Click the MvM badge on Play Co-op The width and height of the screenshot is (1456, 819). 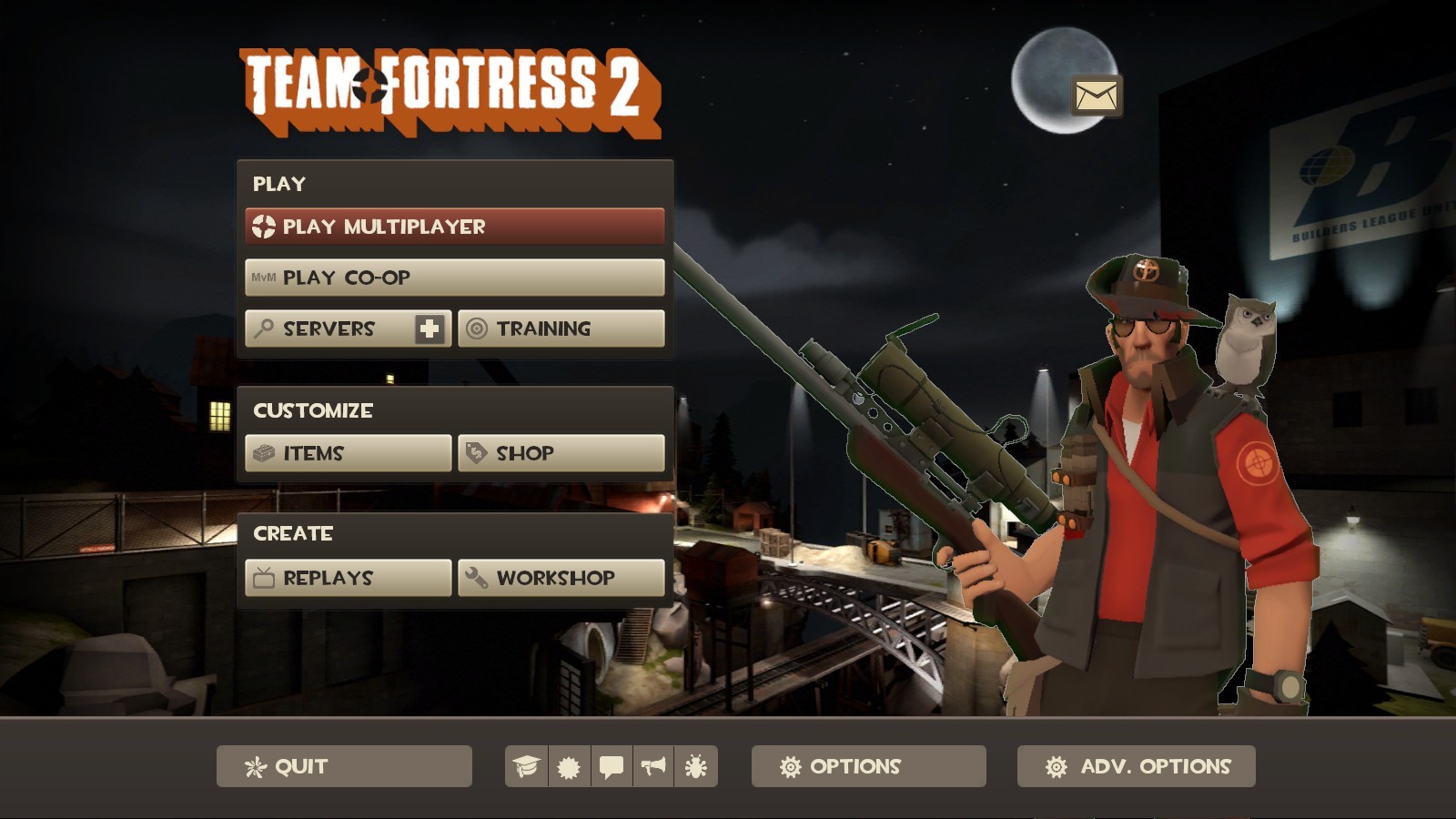pyautogui.click(x=264, y=278)
